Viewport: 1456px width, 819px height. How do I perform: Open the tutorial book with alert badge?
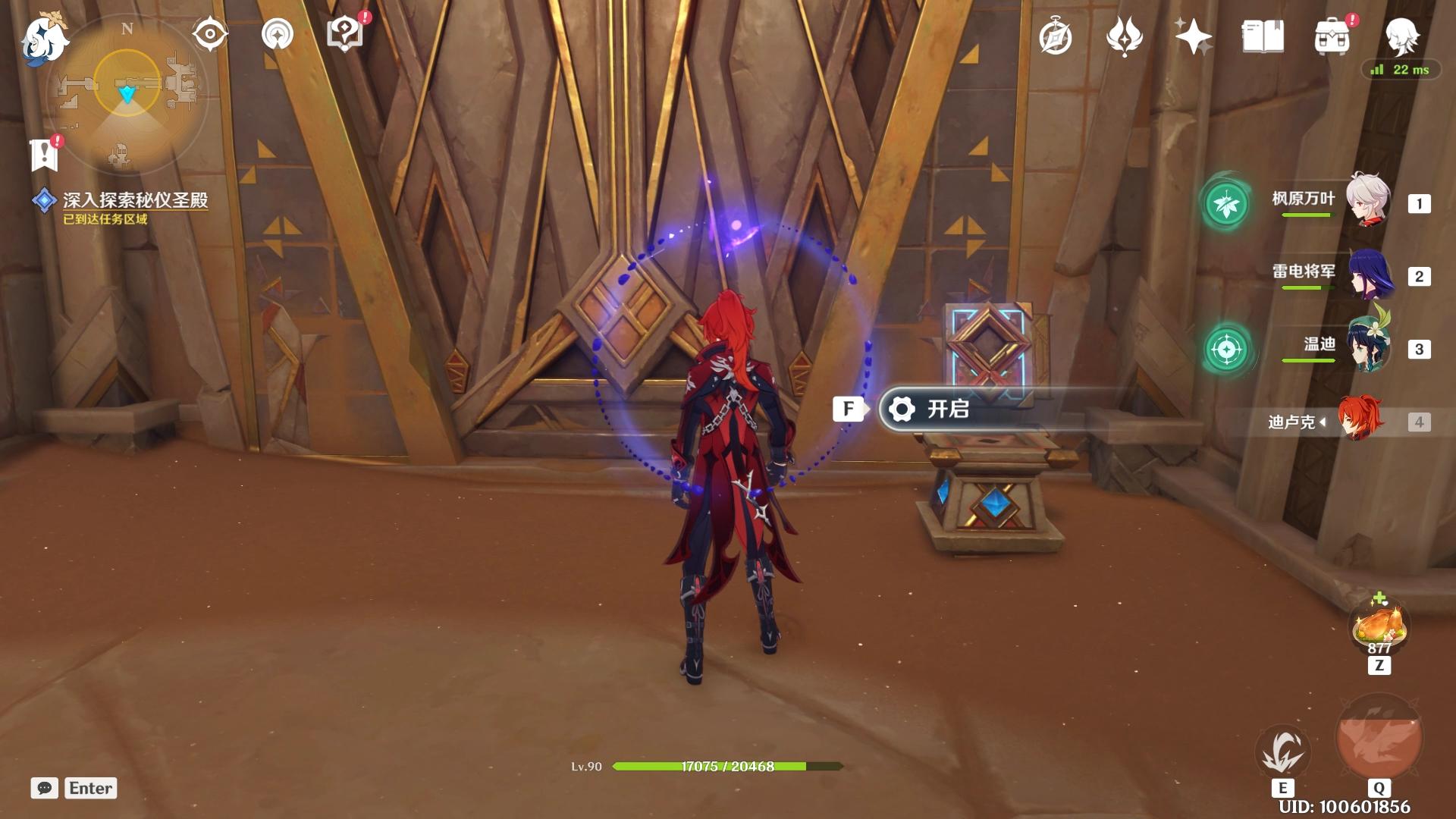pos(346,35)
